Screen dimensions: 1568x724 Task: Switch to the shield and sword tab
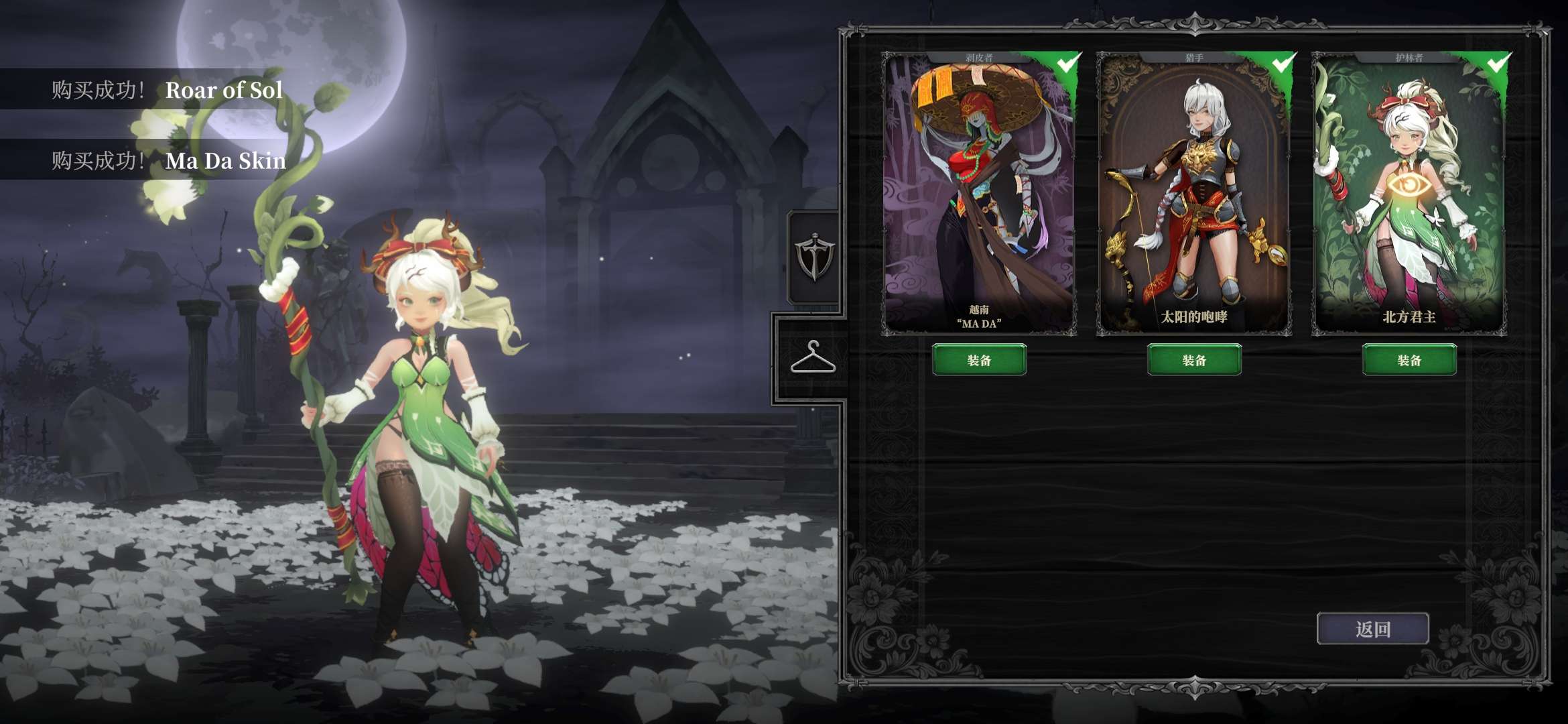pos(813,257)
